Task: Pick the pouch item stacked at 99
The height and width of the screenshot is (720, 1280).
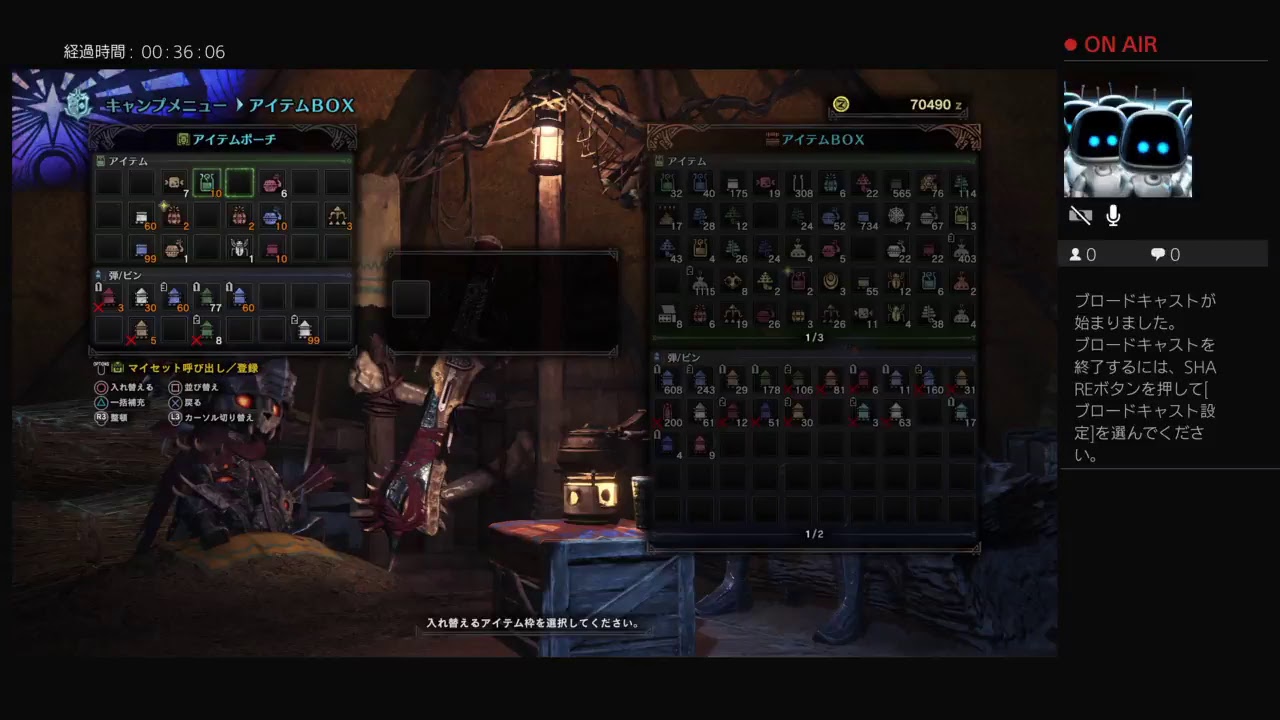Action: coord(142,247)
